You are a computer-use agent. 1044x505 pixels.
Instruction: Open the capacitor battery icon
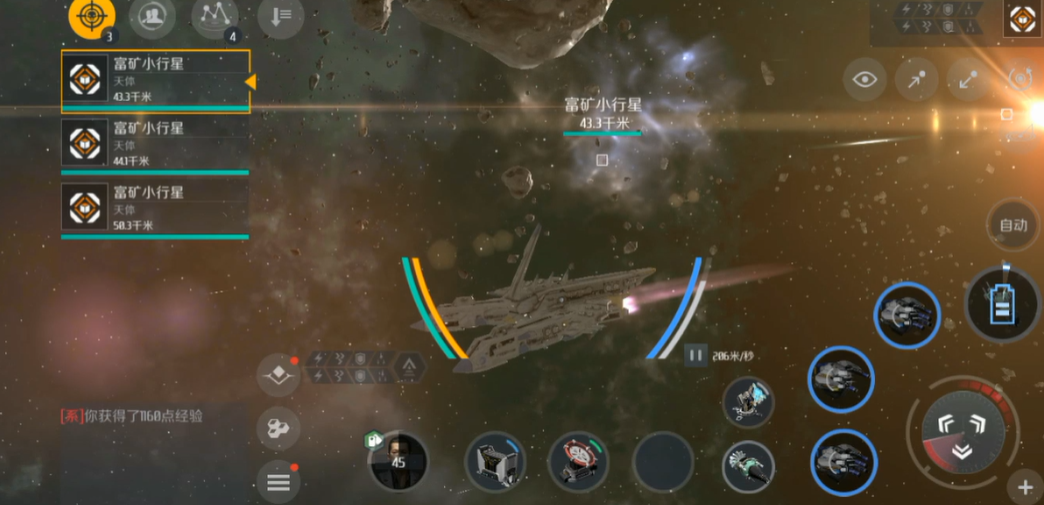click(1002, 304)
